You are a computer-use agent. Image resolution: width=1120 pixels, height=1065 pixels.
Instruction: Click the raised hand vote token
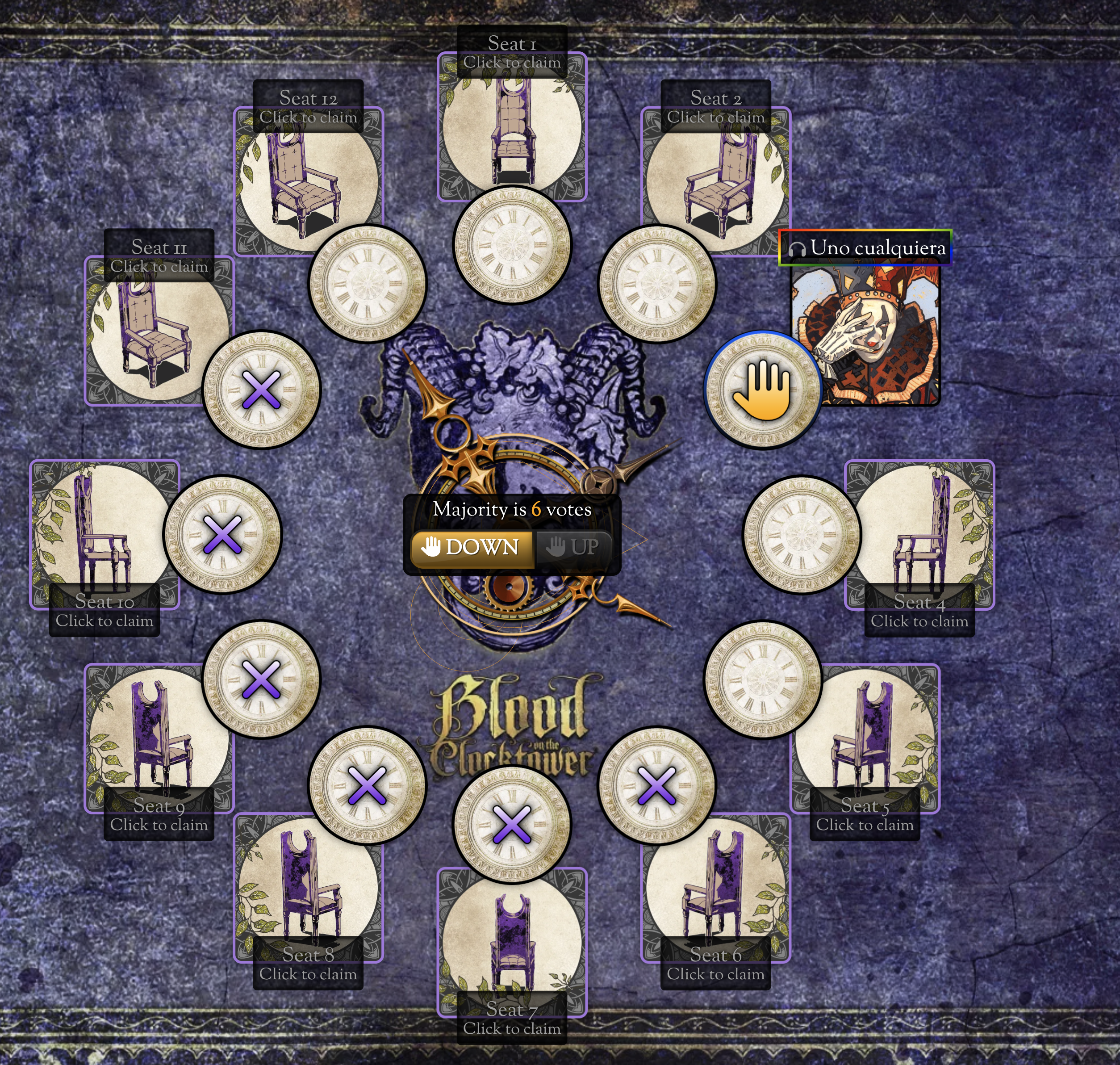coord(762,390)
